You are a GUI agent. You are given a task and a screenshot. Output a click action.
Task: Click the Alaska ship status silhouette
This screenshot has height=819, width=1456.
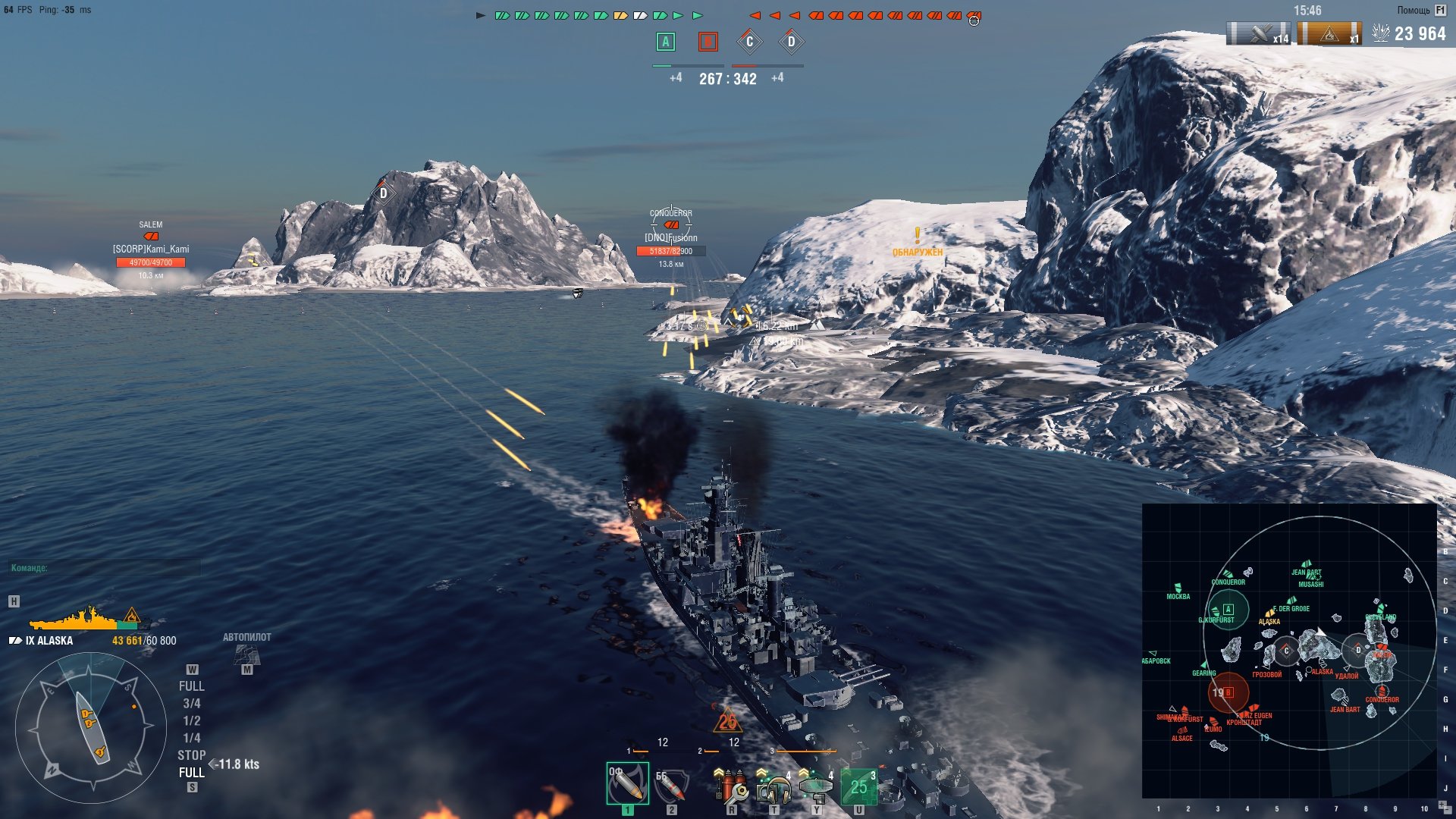85,620
